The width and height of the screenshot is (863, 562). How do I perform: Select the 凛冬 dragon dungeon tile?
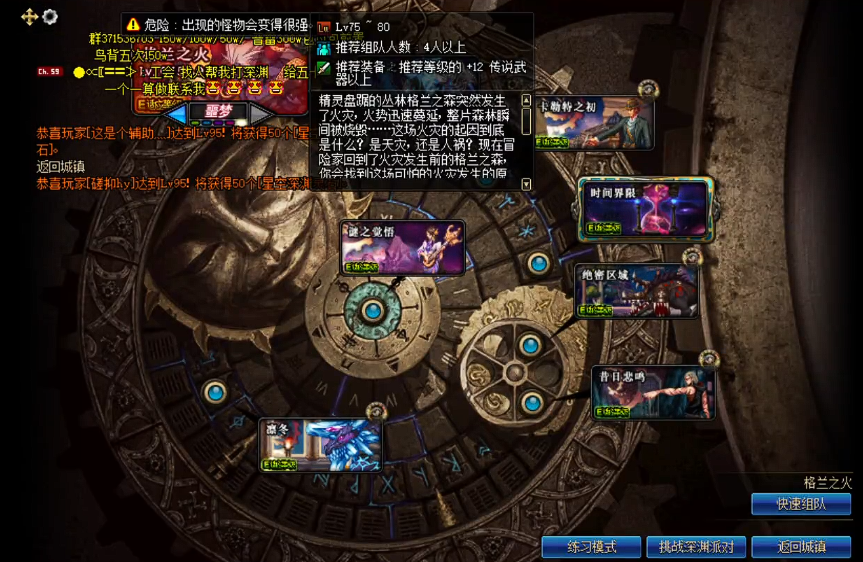pos(321,444)
